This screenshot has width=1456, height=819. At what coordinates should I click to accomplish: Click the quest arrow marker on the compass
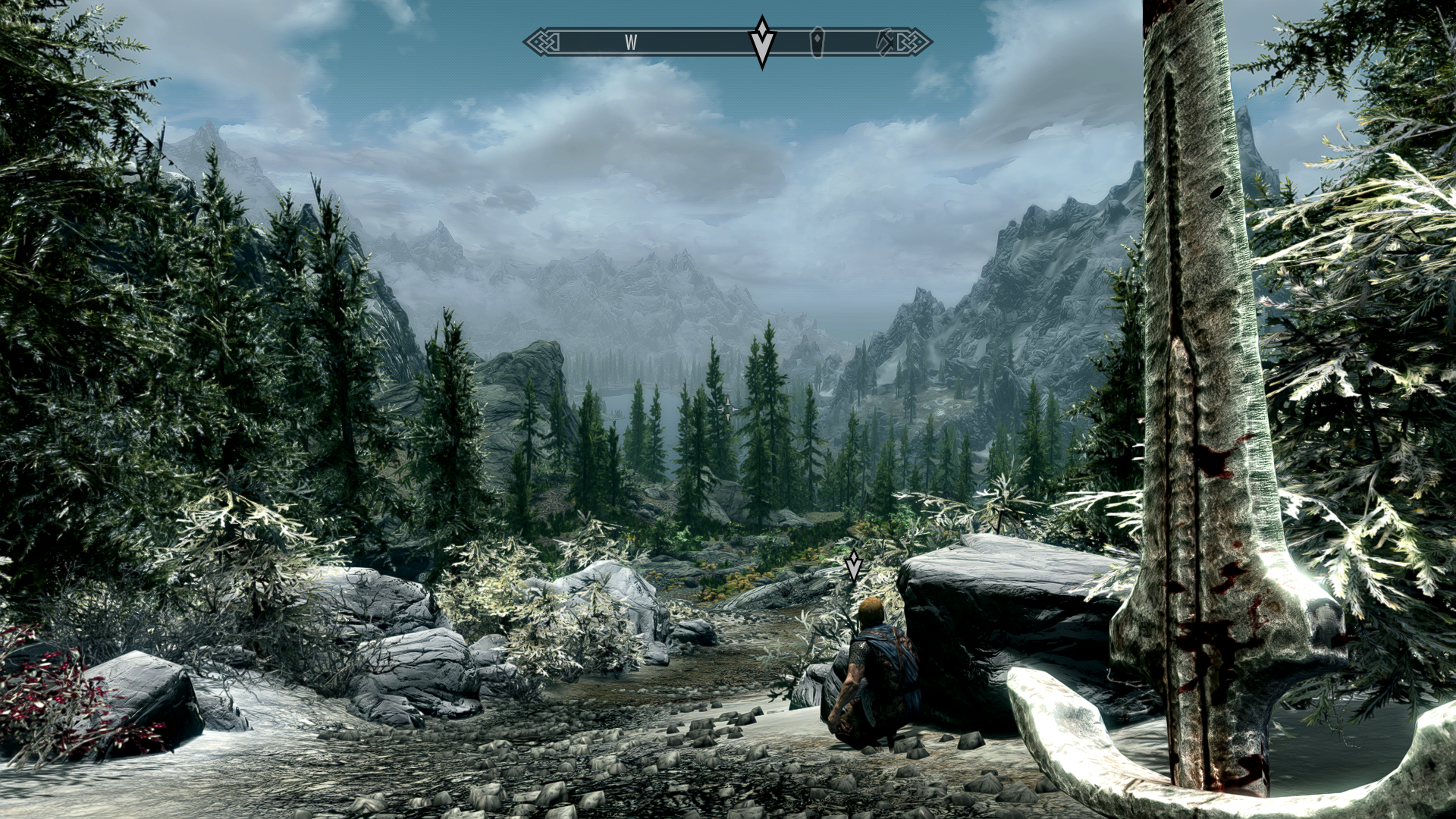click(761, 42)
